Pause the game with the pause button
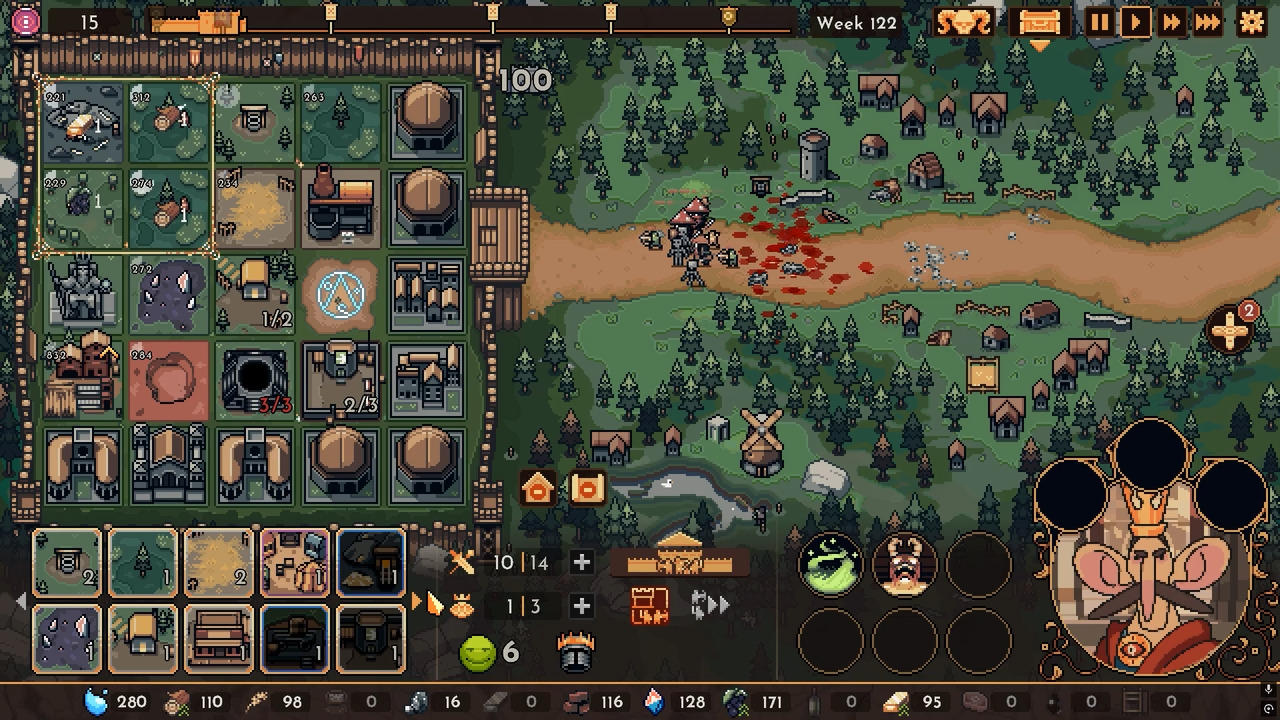This screenshot has width=1280, height=720. tap(1098, 22)
